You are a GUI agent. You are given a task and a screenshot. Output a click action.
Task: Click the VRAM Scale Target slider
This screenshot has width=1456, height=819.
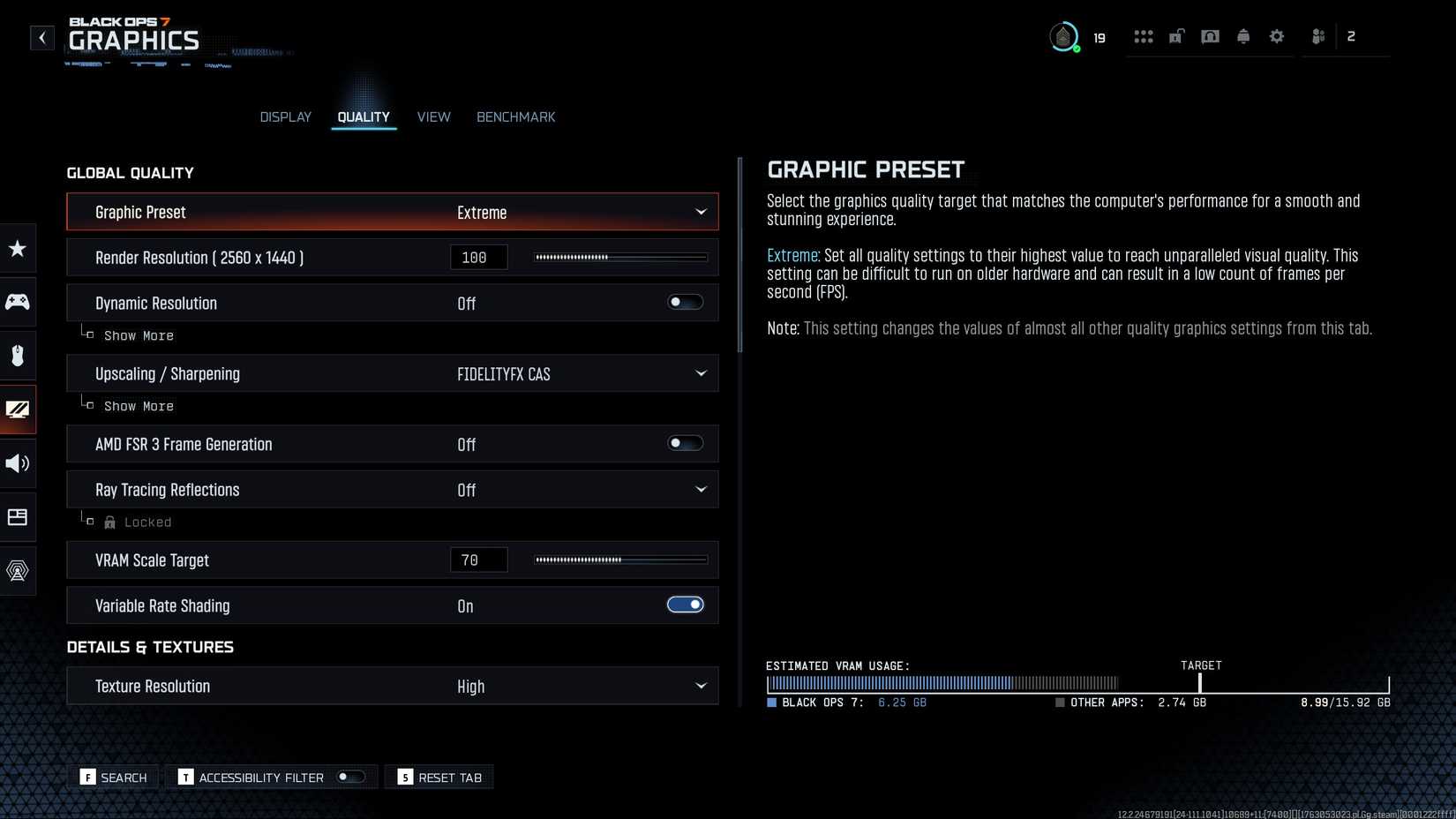[x=620, y=560]
